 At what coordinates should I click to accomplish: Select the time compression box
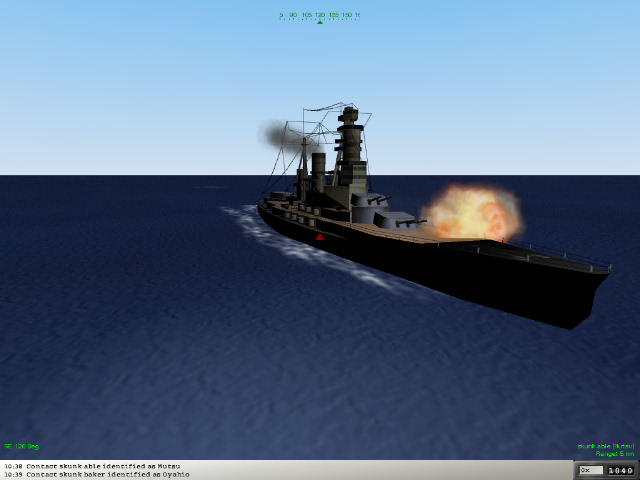coord(589,470)
